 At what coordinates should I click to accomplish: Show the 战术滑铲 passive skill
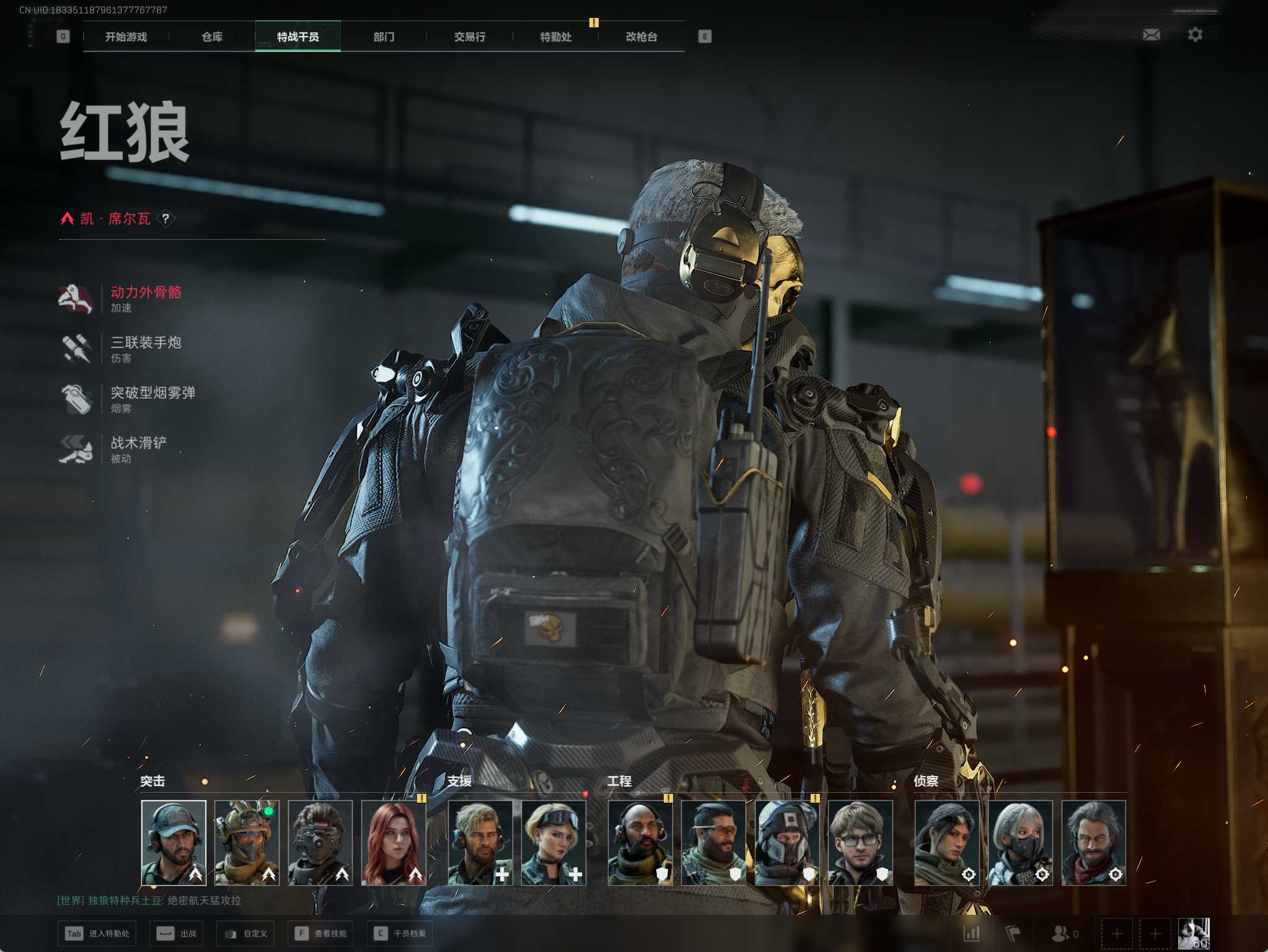(x=138, y=449)
